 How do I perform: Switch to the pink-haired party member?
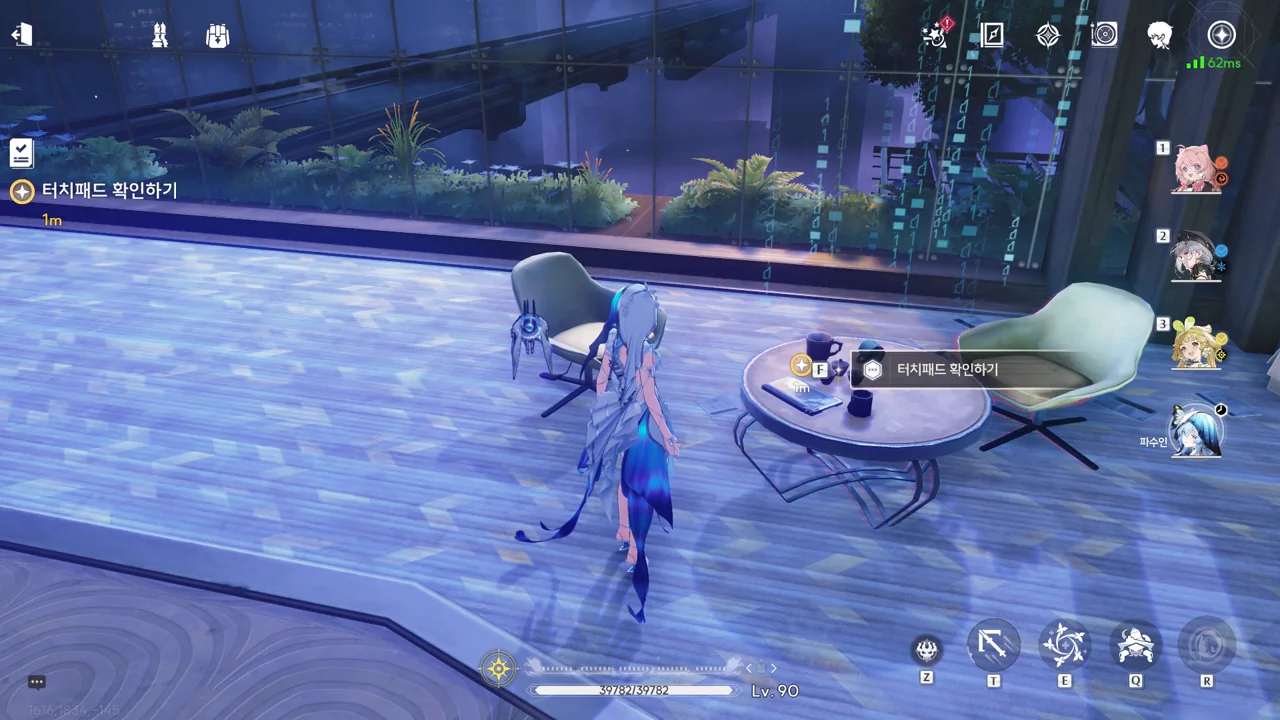click(x=1196, y=168)
